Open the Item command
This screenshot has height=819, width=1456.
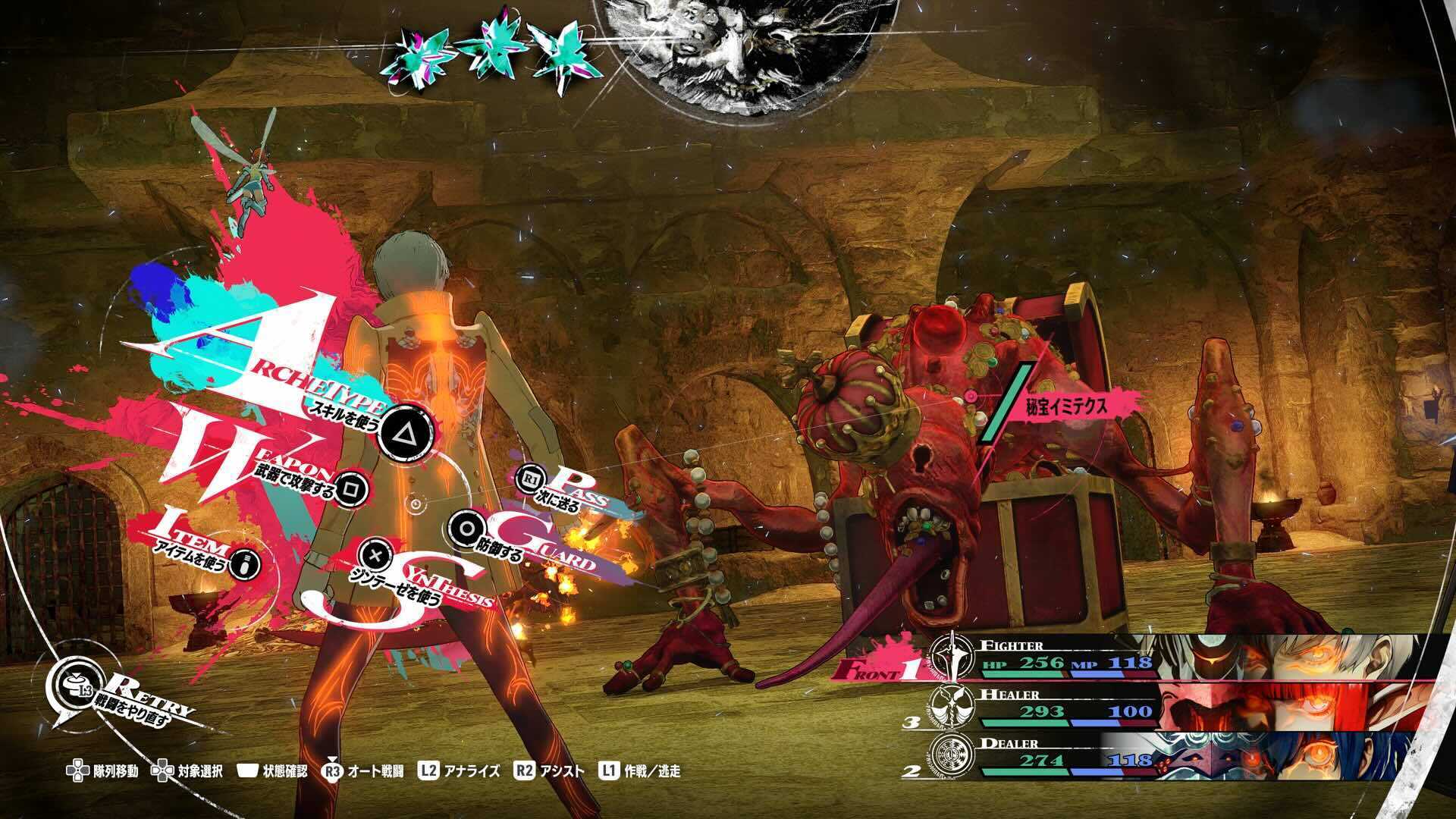pos(243,562)
